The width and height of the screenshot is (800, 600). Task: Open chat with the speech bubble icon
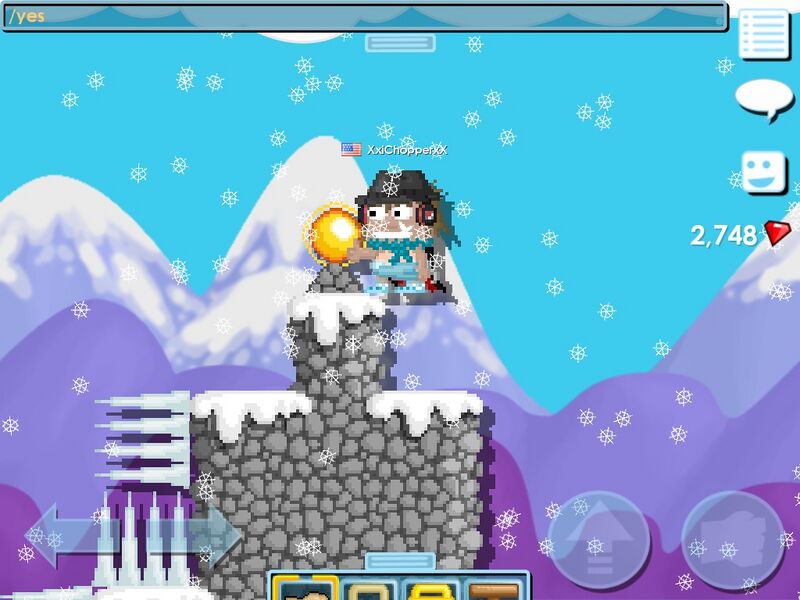click(764, 99)
